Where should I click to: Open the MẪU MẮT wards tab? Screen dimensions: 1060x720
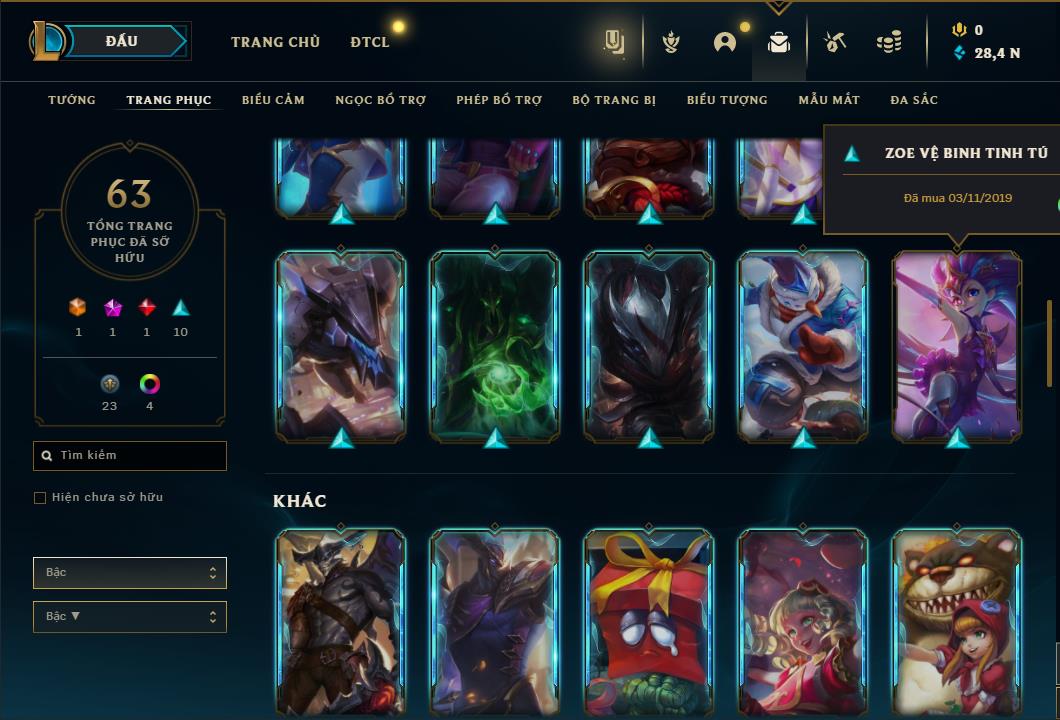point(829,100)
